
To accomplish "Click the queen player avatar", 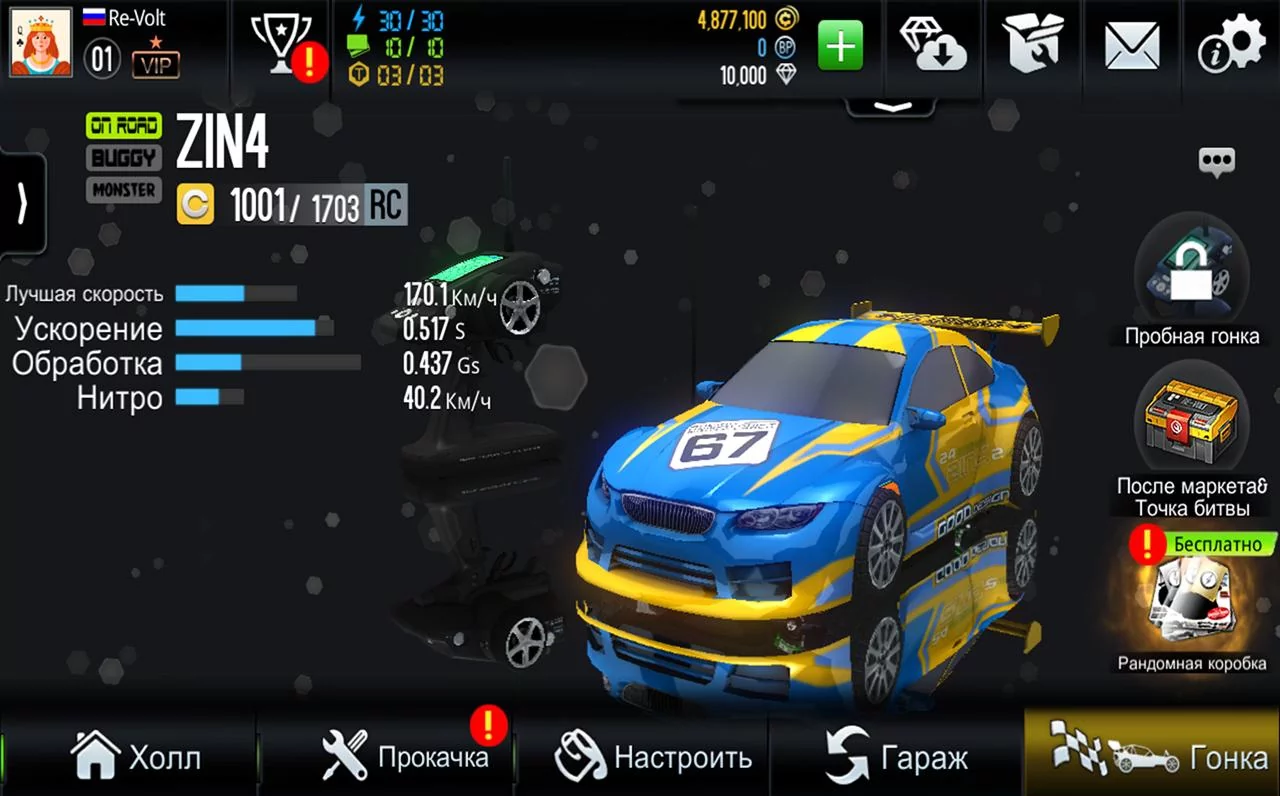I will [x=41, y=43].
